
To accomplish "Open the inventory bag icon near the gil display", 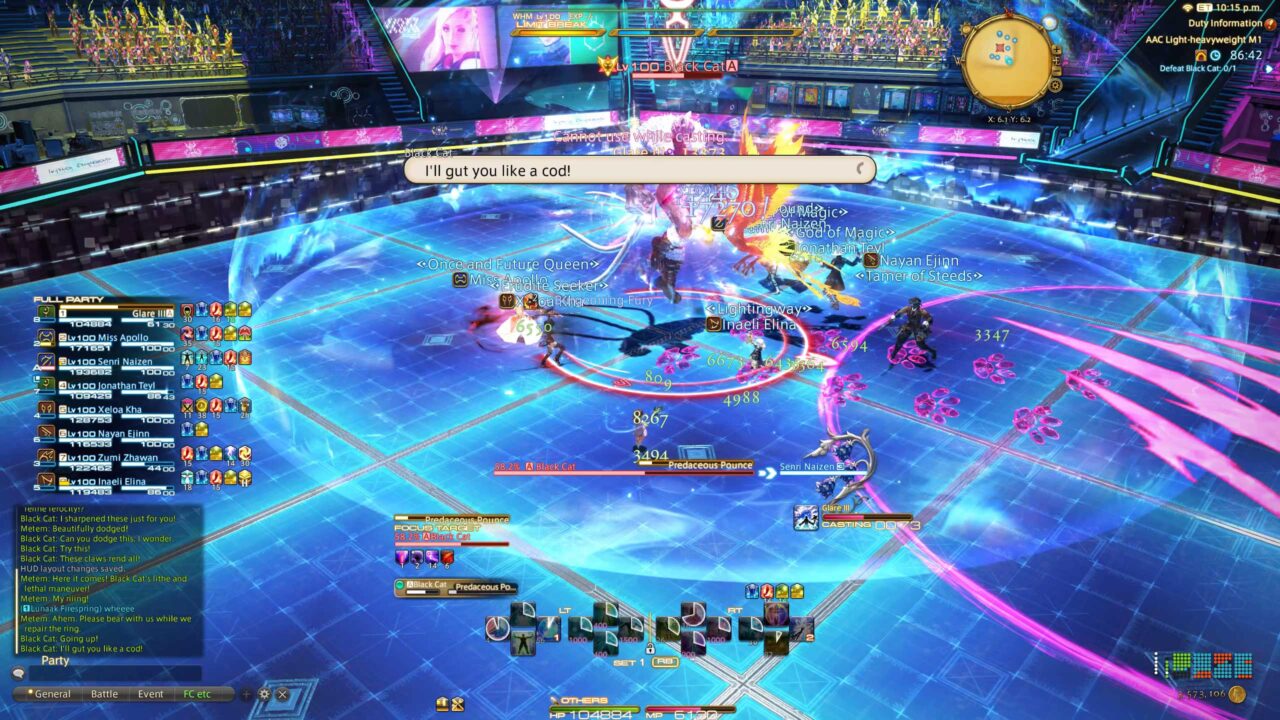I will tap(443, 704).
